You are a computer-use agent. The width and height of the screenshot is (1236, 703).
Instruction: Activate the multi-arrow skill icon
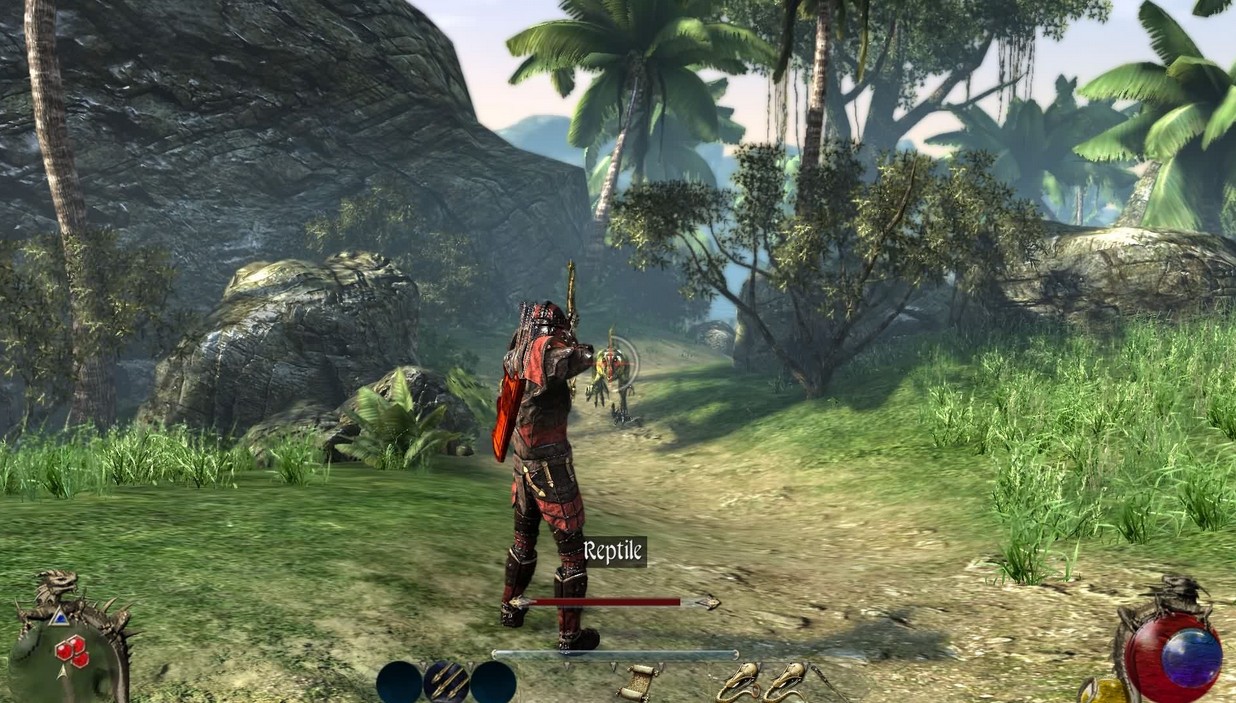446,682
